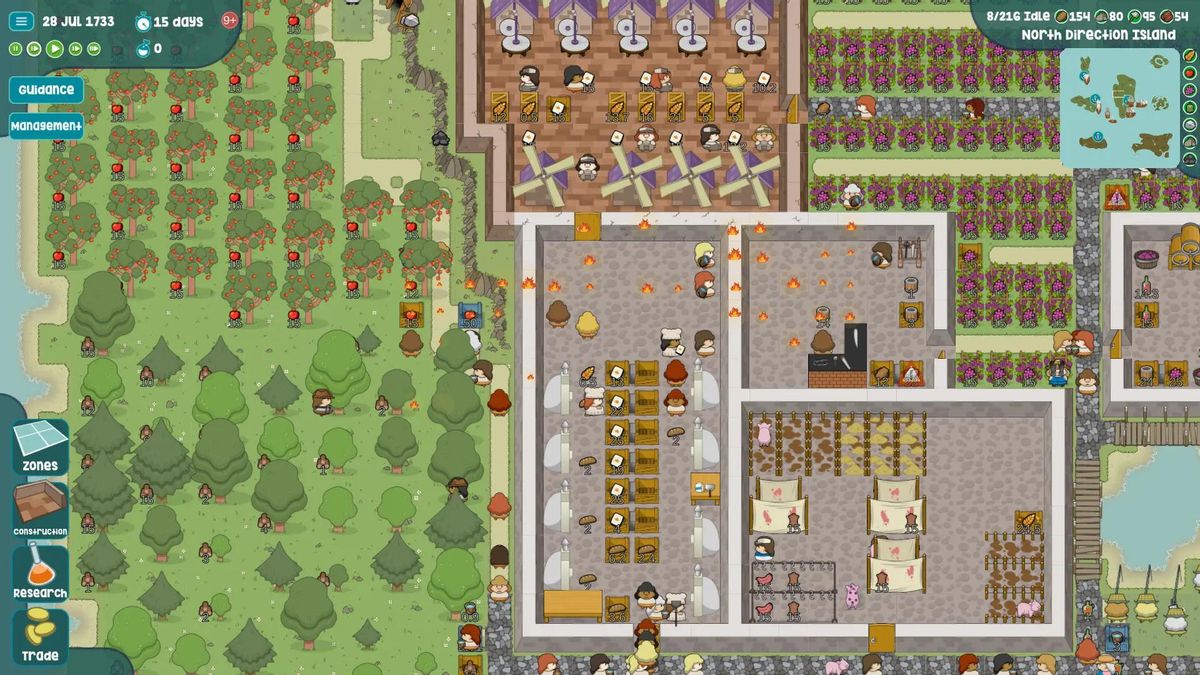The image size is (1200, 675).
Task: Open the Management panel
Action: [46, 126]
